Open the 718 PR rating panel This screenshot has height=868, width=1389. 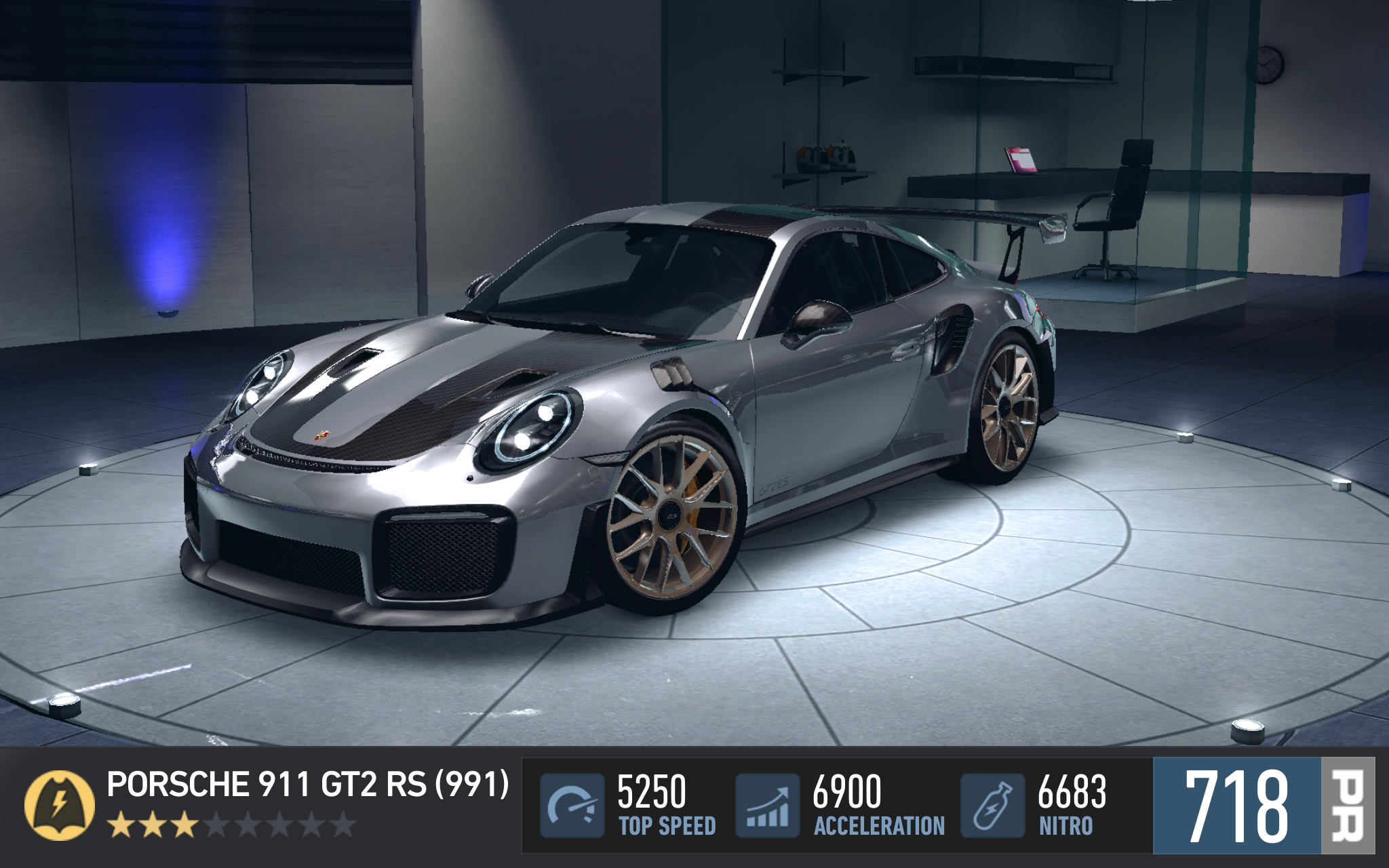coord(1263,806)
